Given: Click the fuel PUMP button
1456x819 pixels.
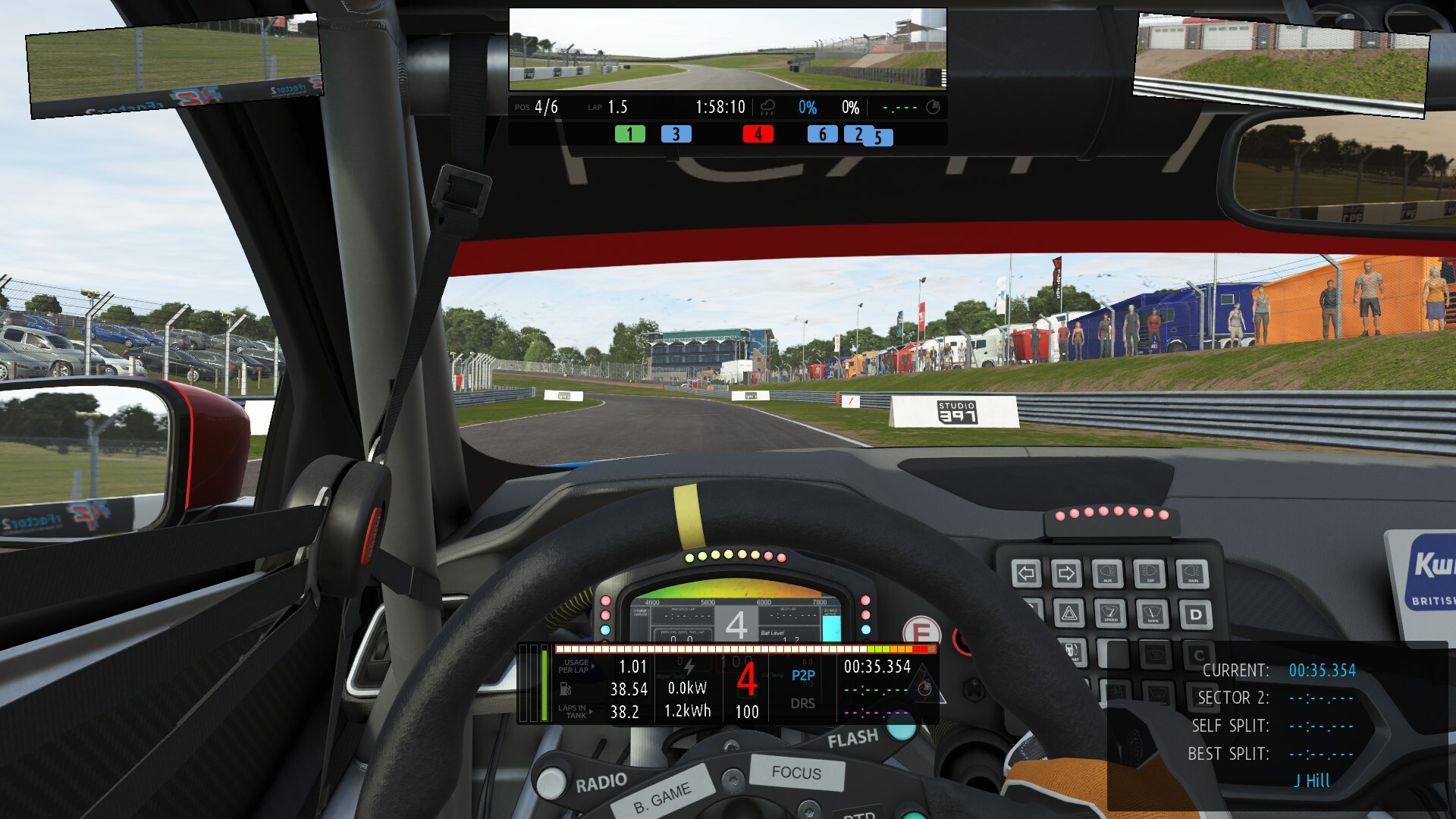Looking at the screenshot, I should coord(1072,651).
